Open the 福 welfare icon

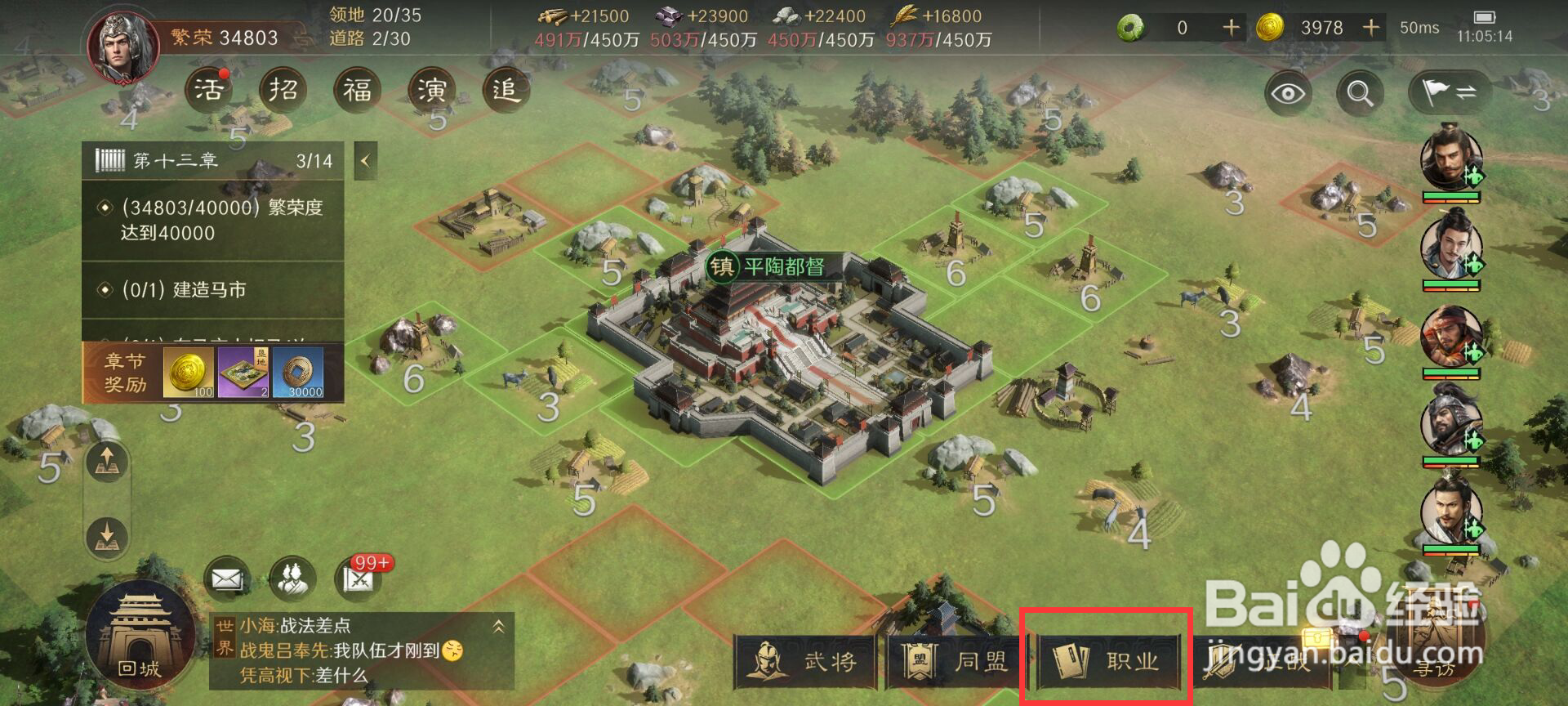[357, 89]
